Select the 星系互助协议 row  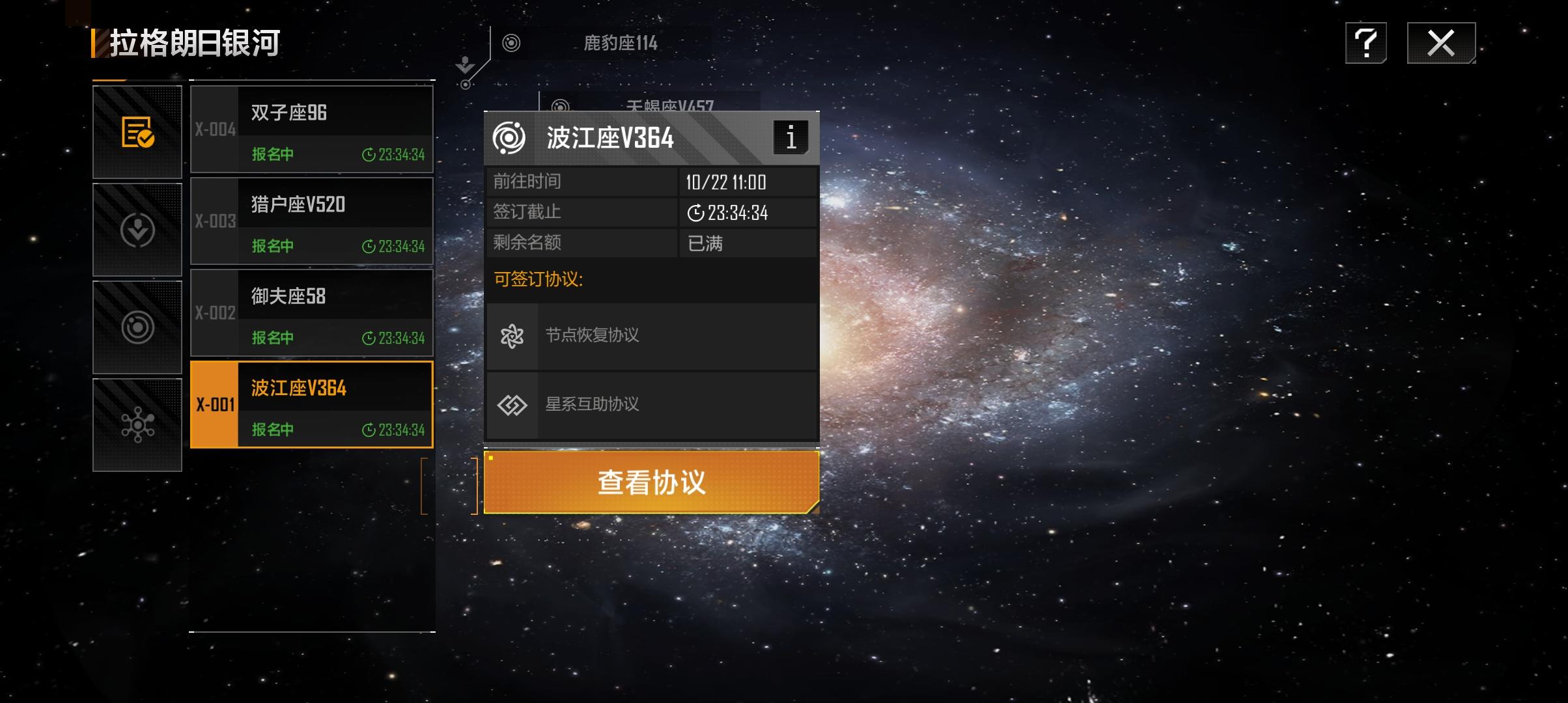pos(651,404)
